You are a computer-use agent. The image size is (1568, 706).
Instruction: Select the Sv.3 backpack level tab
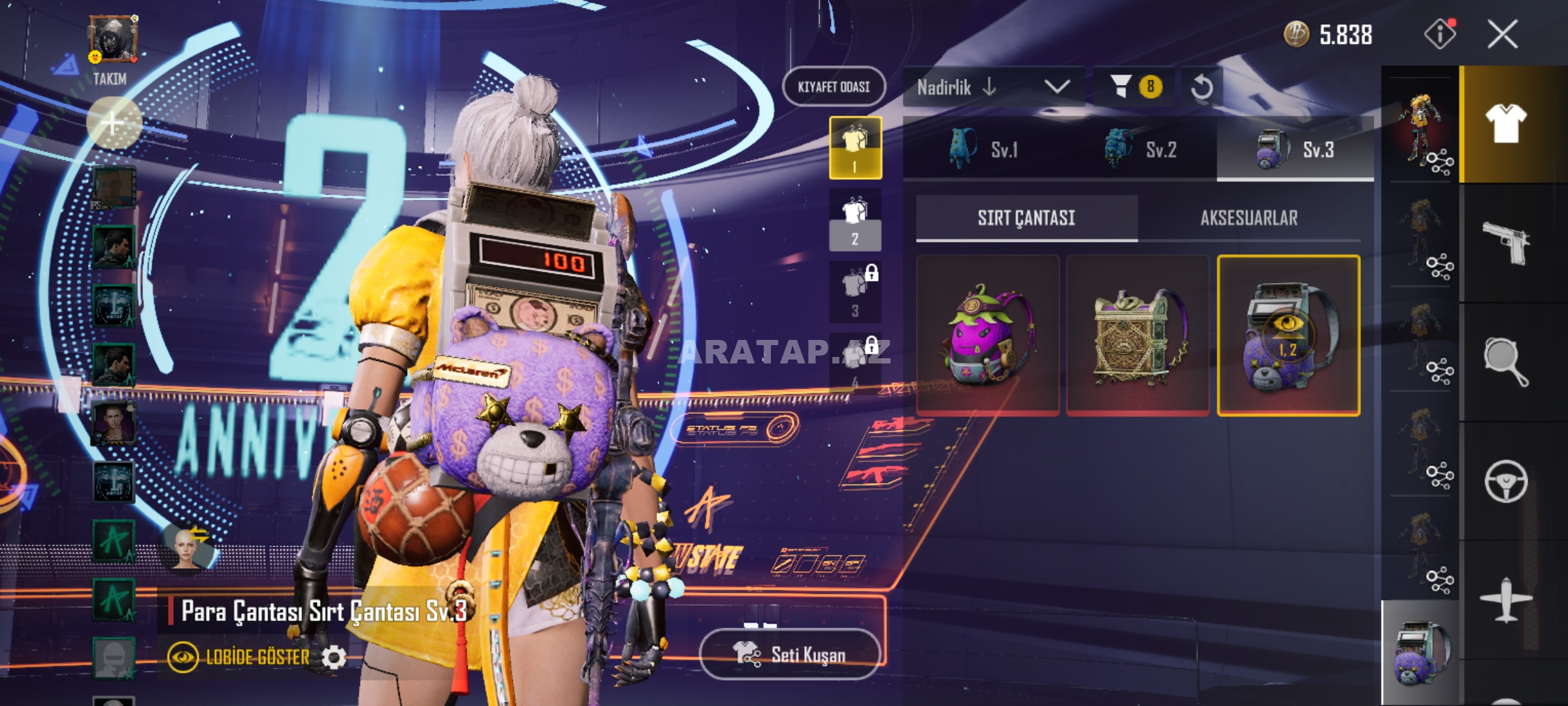tap(1296, 150)
